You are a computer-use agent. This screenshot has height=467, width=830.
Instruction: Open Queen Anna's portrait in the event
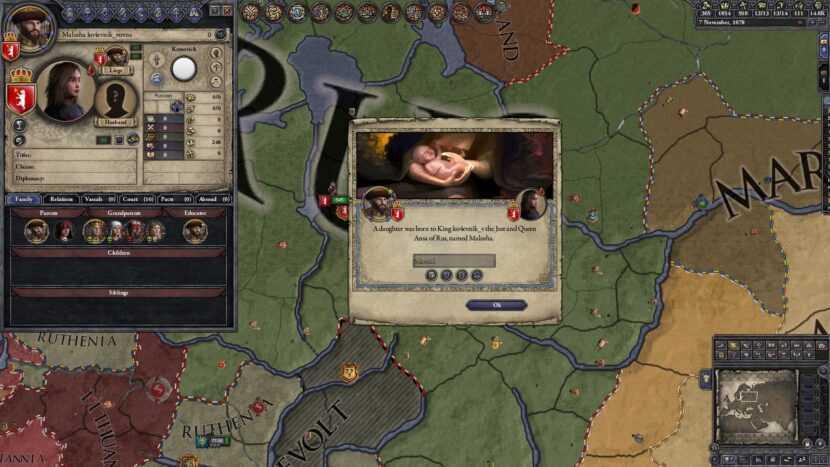533,204
